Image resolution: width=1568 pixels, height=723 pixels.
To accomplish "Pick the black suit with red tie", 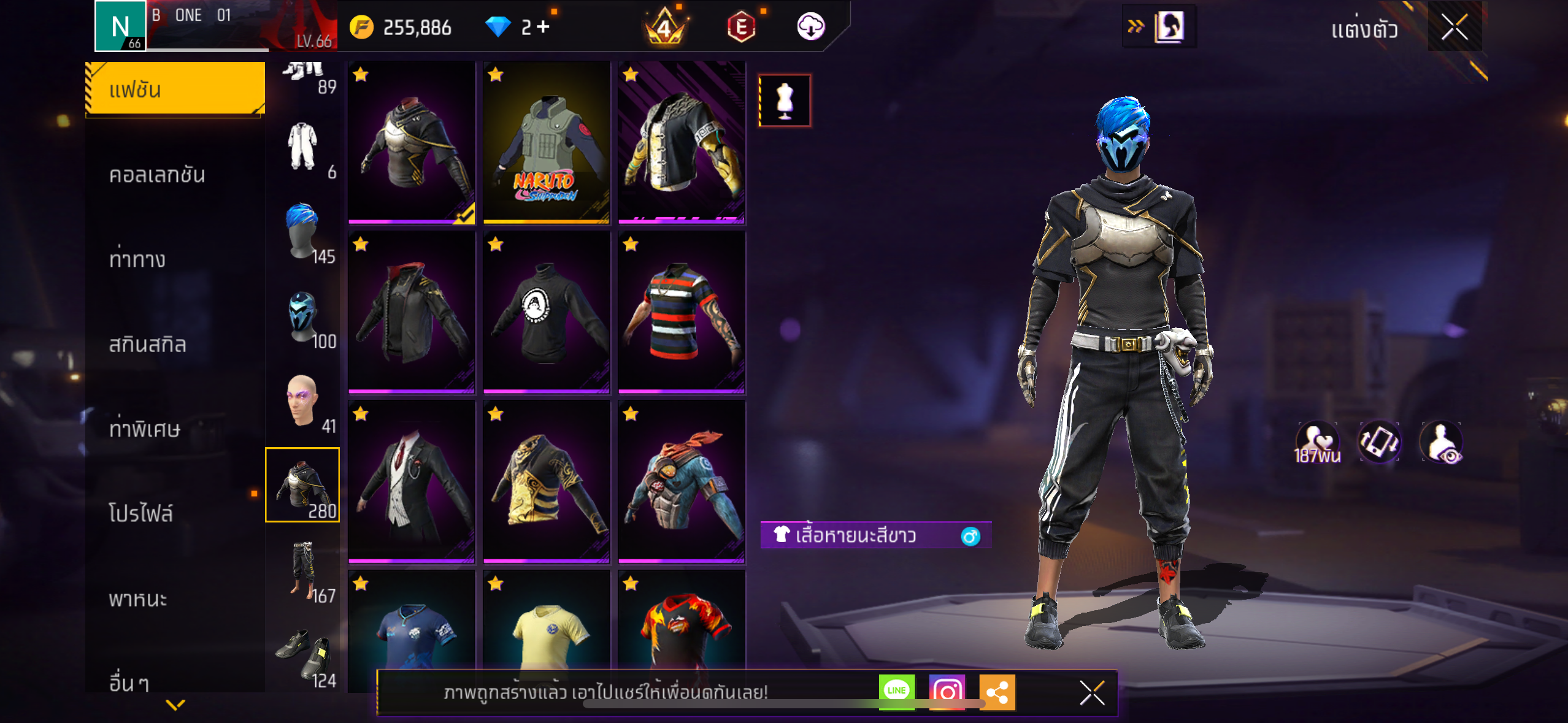I will coord(411,481).
